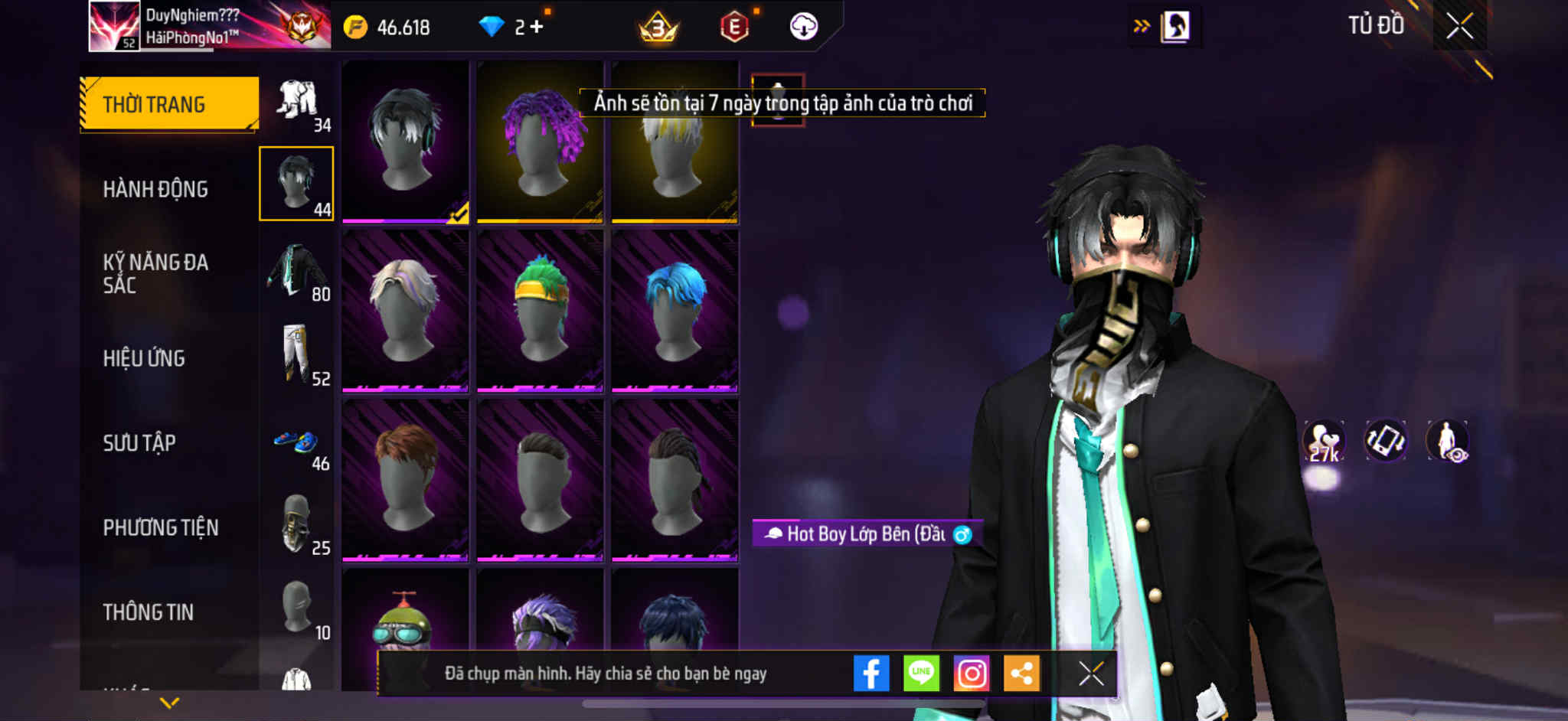Screen dimensions: 1568x721
Task: Select the purple dreadlocks hairstyle
Action: coord(541,142)
